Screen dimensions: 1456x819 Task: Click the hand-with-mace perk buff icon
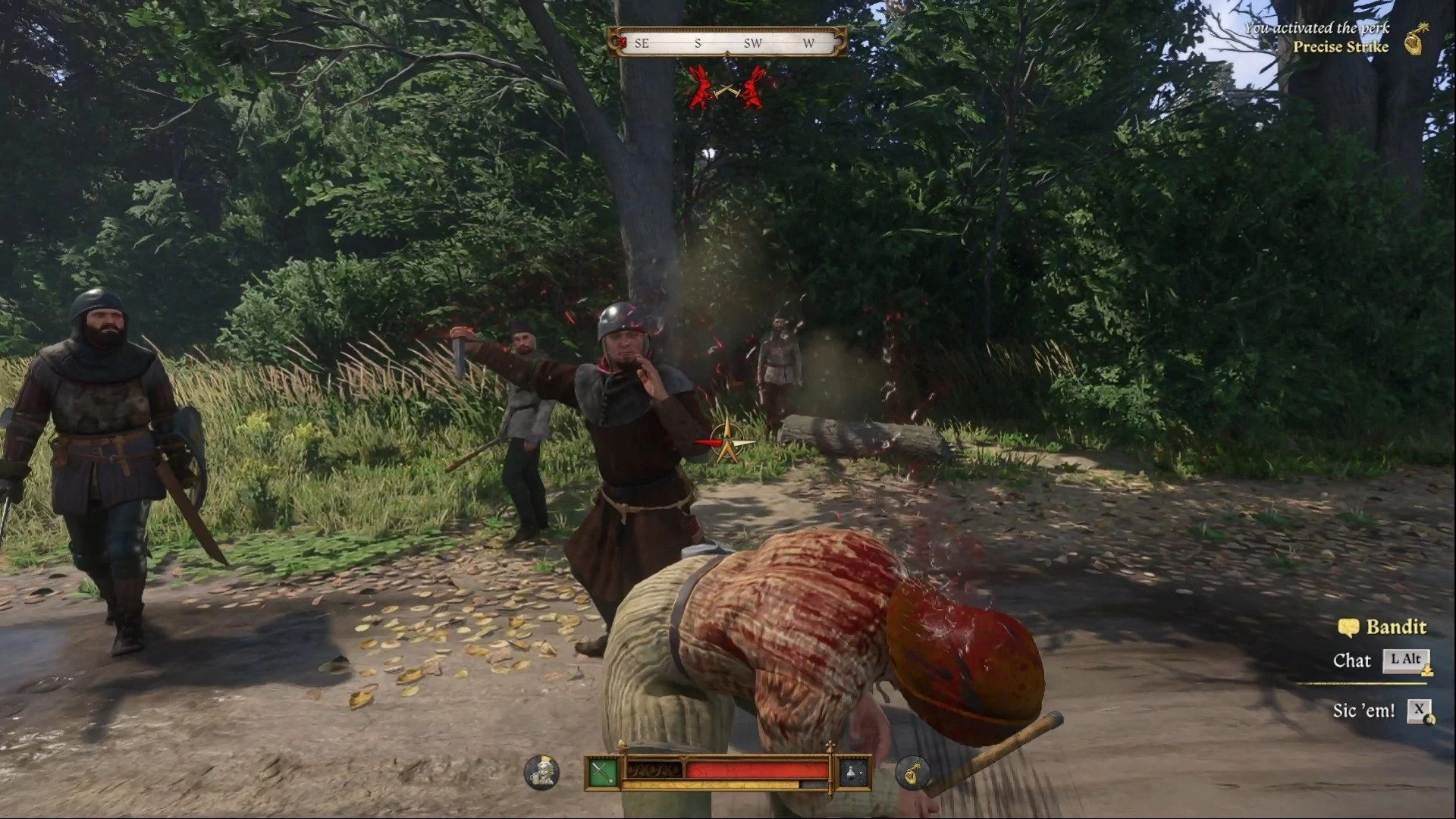point(912,773)
